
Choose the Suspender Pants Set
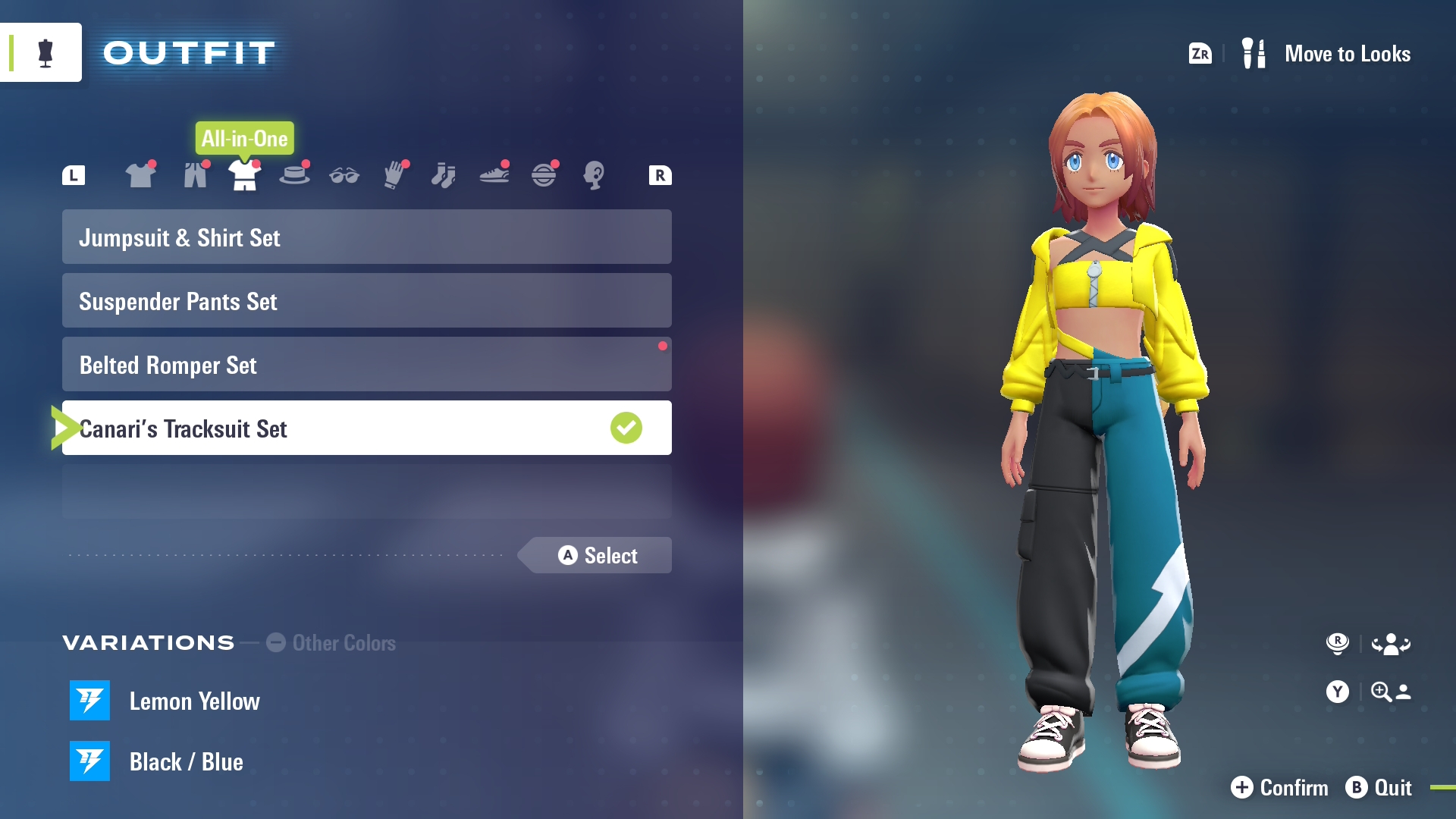coord(366,301)
